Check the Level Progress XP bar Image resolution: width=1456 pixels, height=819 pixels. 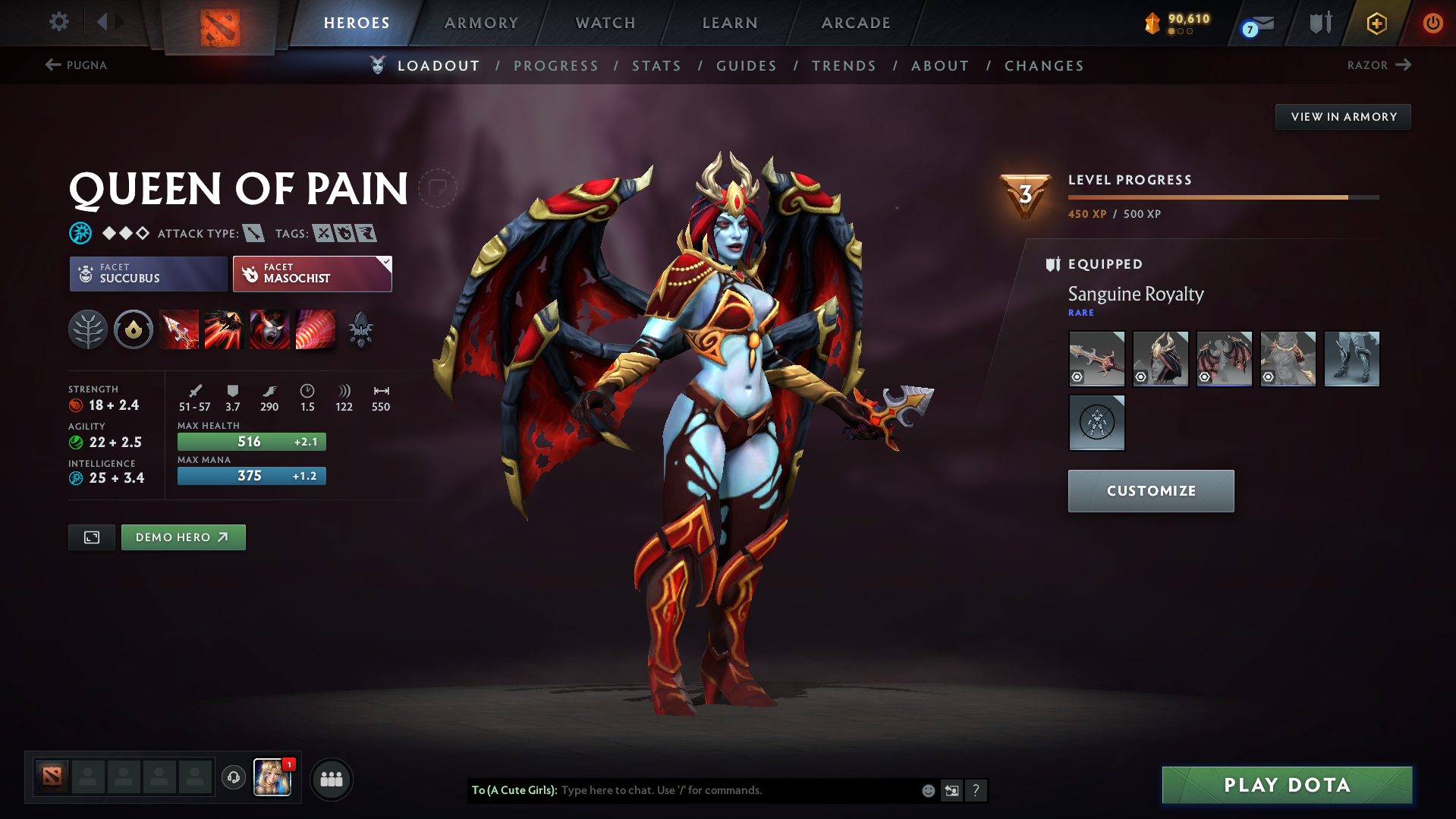coord(1222,196)
